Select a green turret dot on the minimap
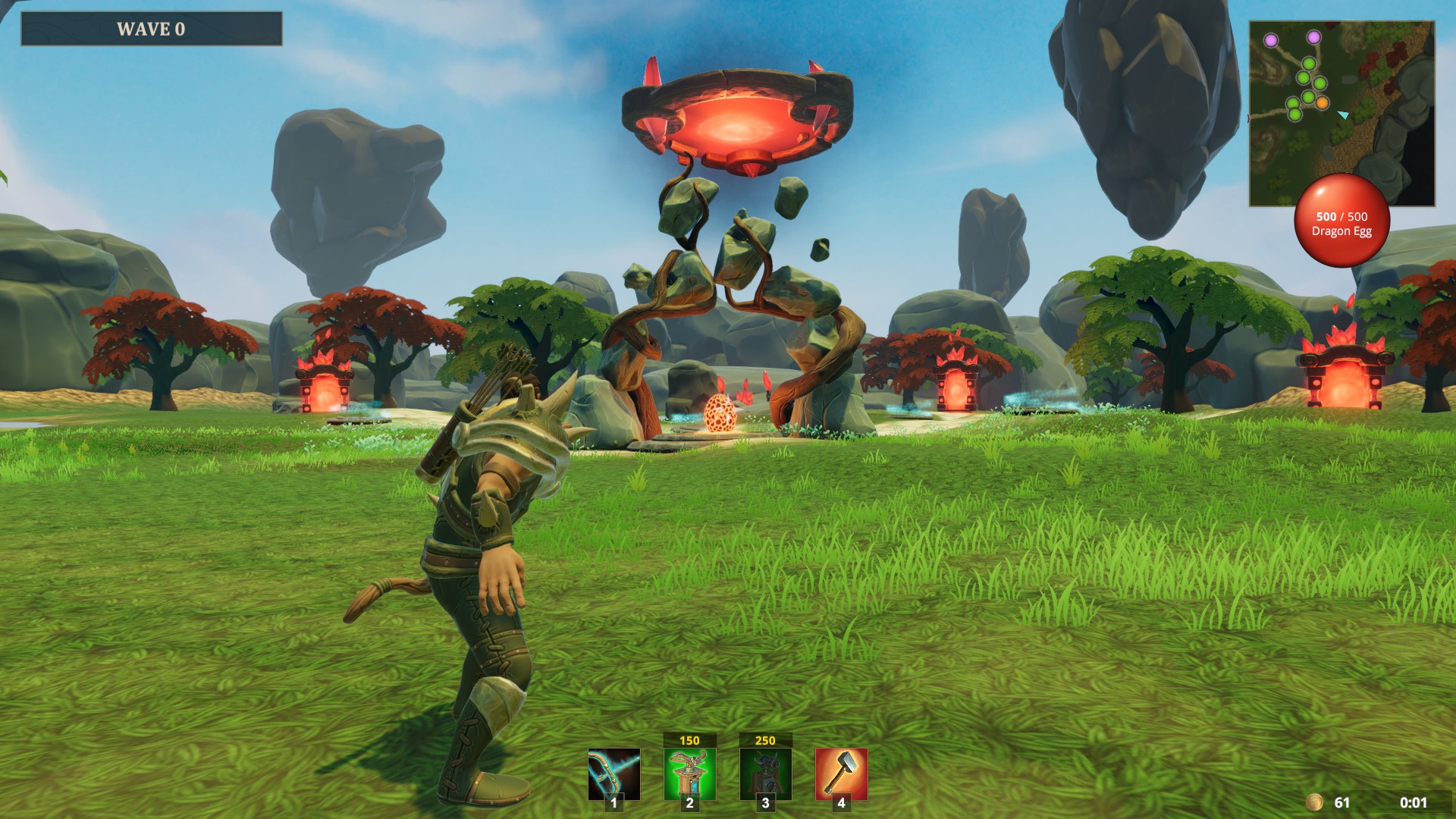Viewport: 1456px width, 819px height. coord(1308,64)
